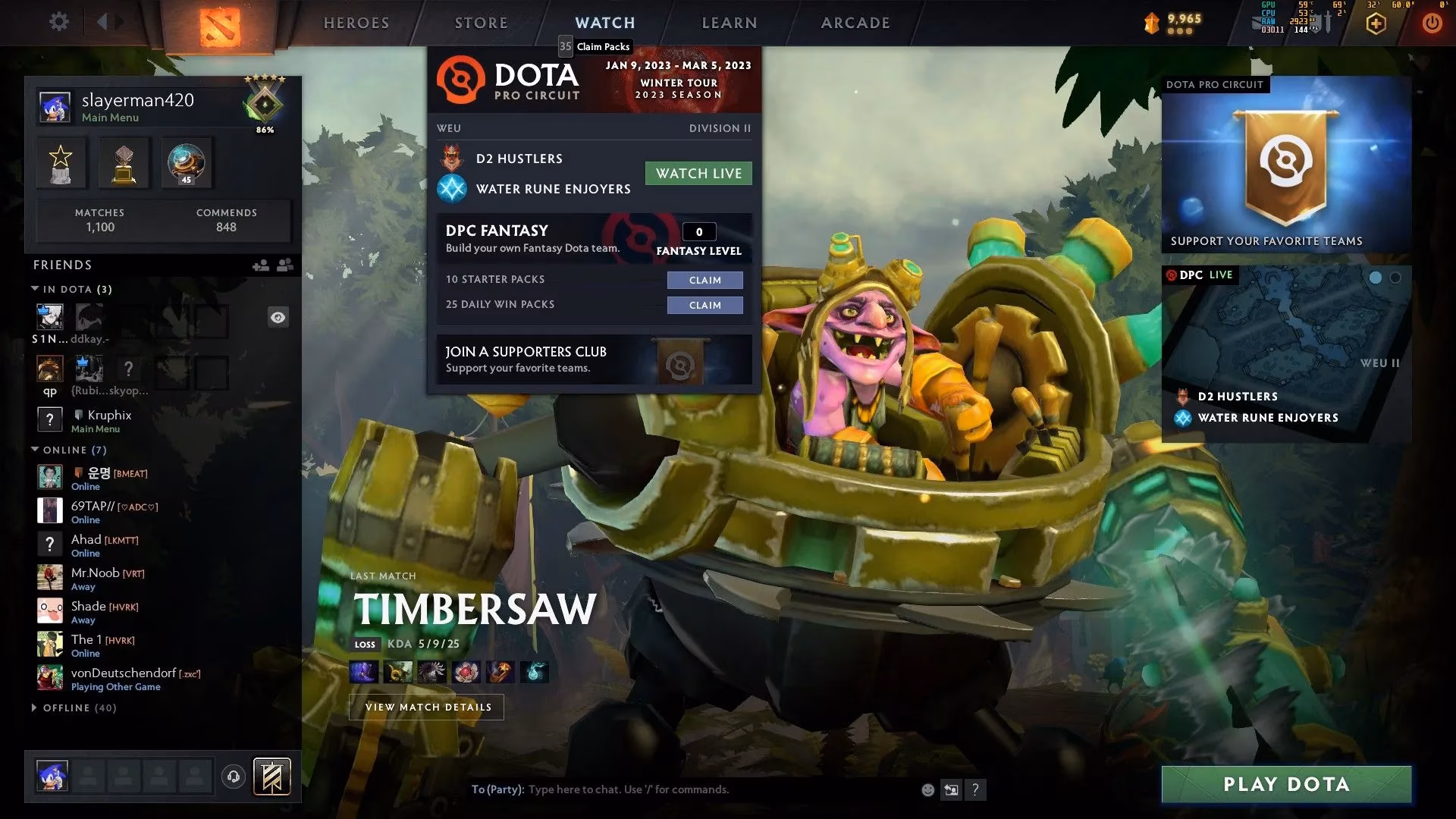Open the trophy case icon
Viewport: 1456px width, 819px height.
point(123,162)
